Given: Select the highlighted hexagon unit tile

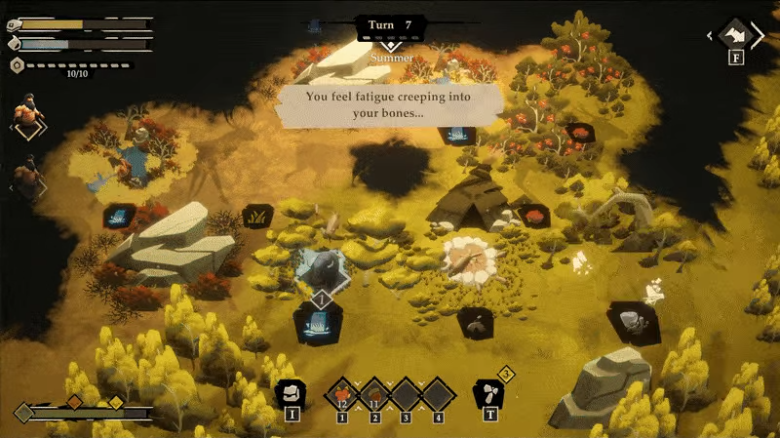Looking at the screenshot, I should coord(321,270).
